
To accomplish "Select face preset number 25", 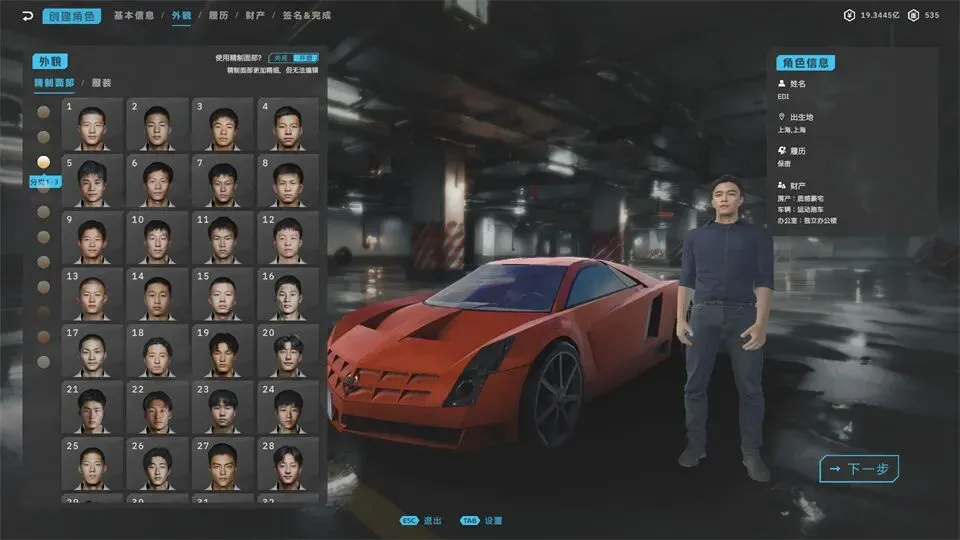I will 92,464.
